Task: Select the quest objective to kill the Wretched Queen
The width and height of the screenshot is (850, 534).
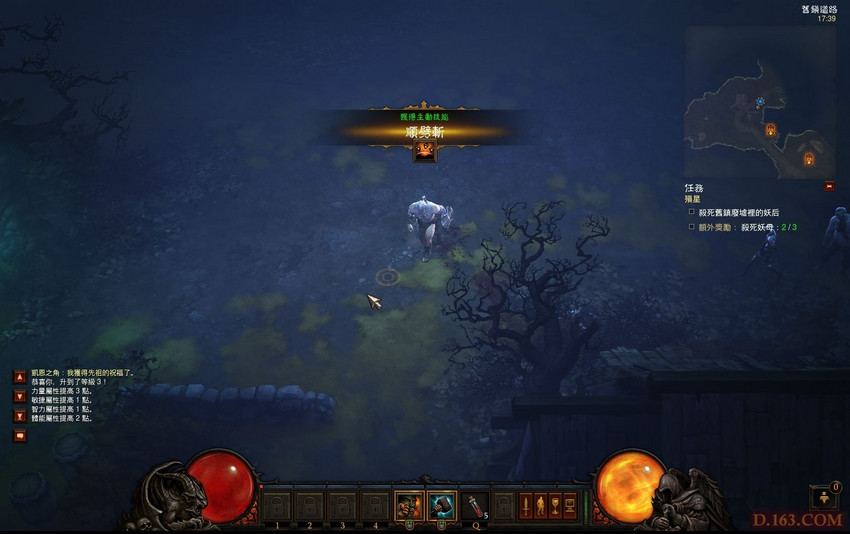Action: point(739,212)
